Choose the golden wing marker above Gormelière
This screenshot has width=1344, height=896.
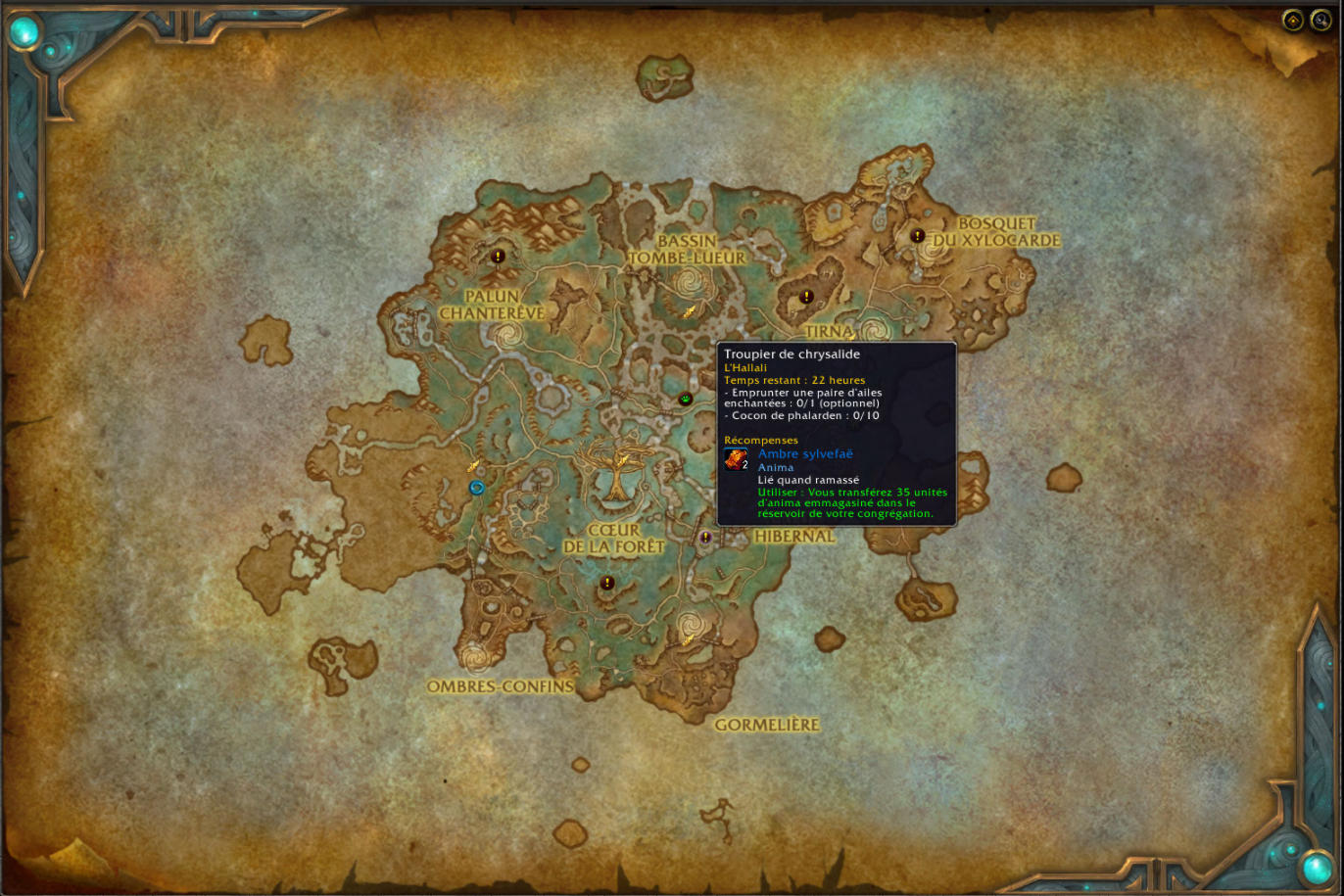pyautogui.click(x=689, y=639)
